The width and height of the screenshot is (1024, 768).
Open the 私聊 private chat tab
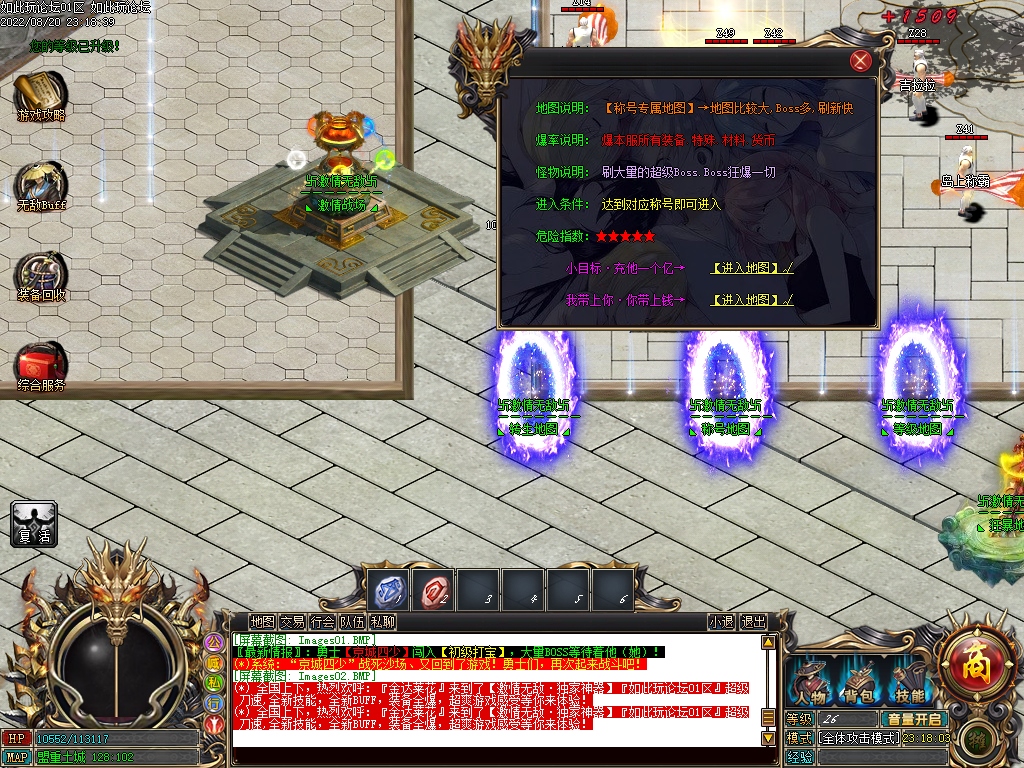pos(382,622)
